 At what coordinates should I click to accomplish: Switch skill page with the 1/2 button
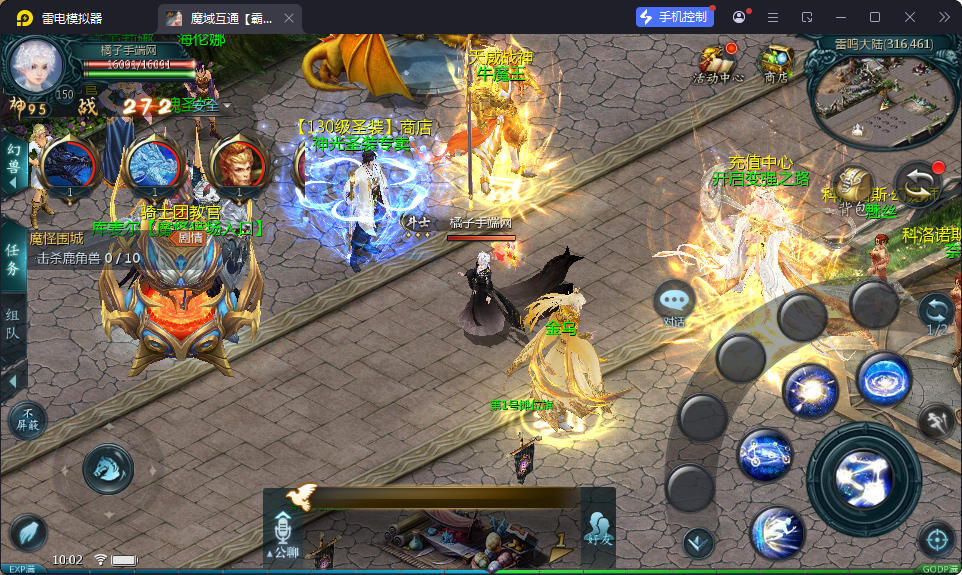937,312
